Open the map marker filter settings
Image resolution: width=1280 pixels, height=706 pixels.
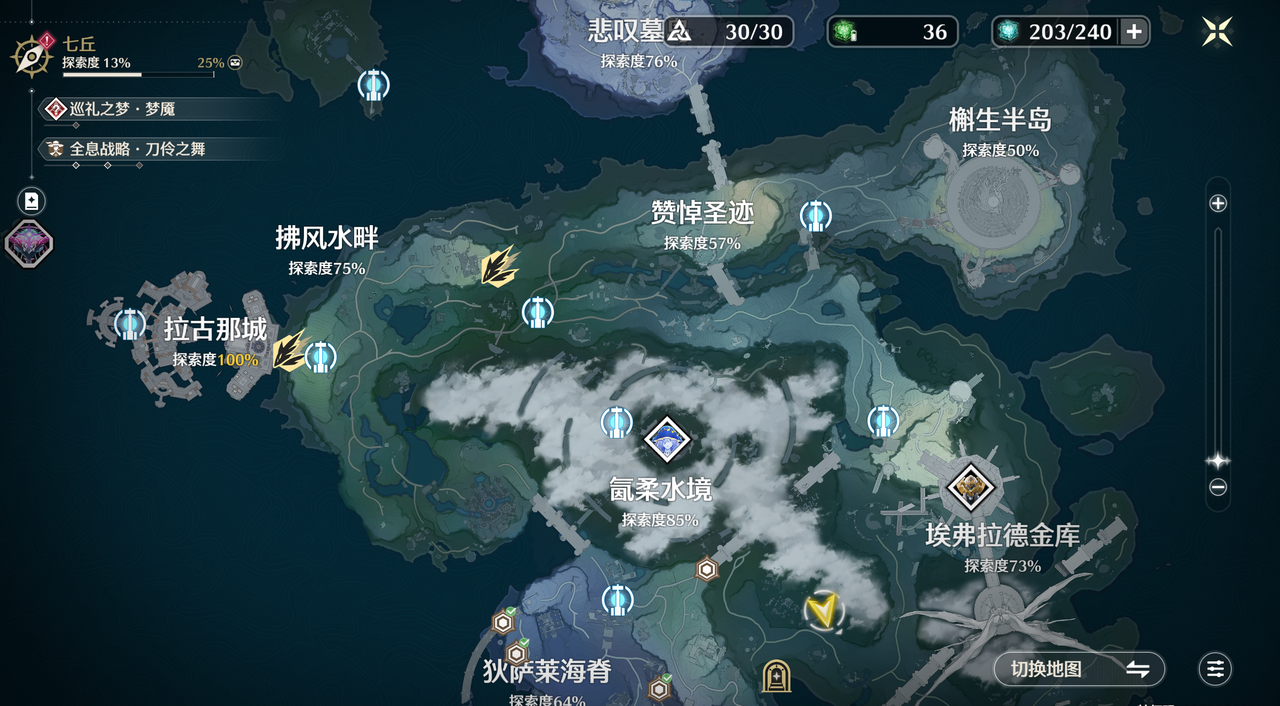pos(1215,669)
